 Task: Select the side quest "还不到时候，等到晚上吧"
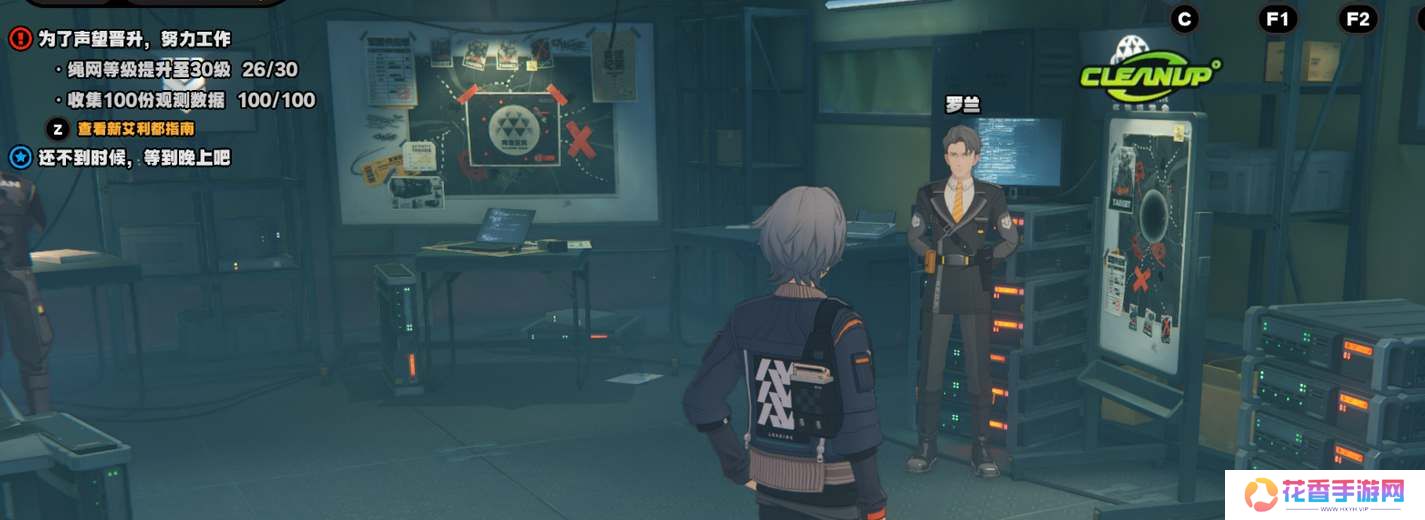tap(134, 158)
